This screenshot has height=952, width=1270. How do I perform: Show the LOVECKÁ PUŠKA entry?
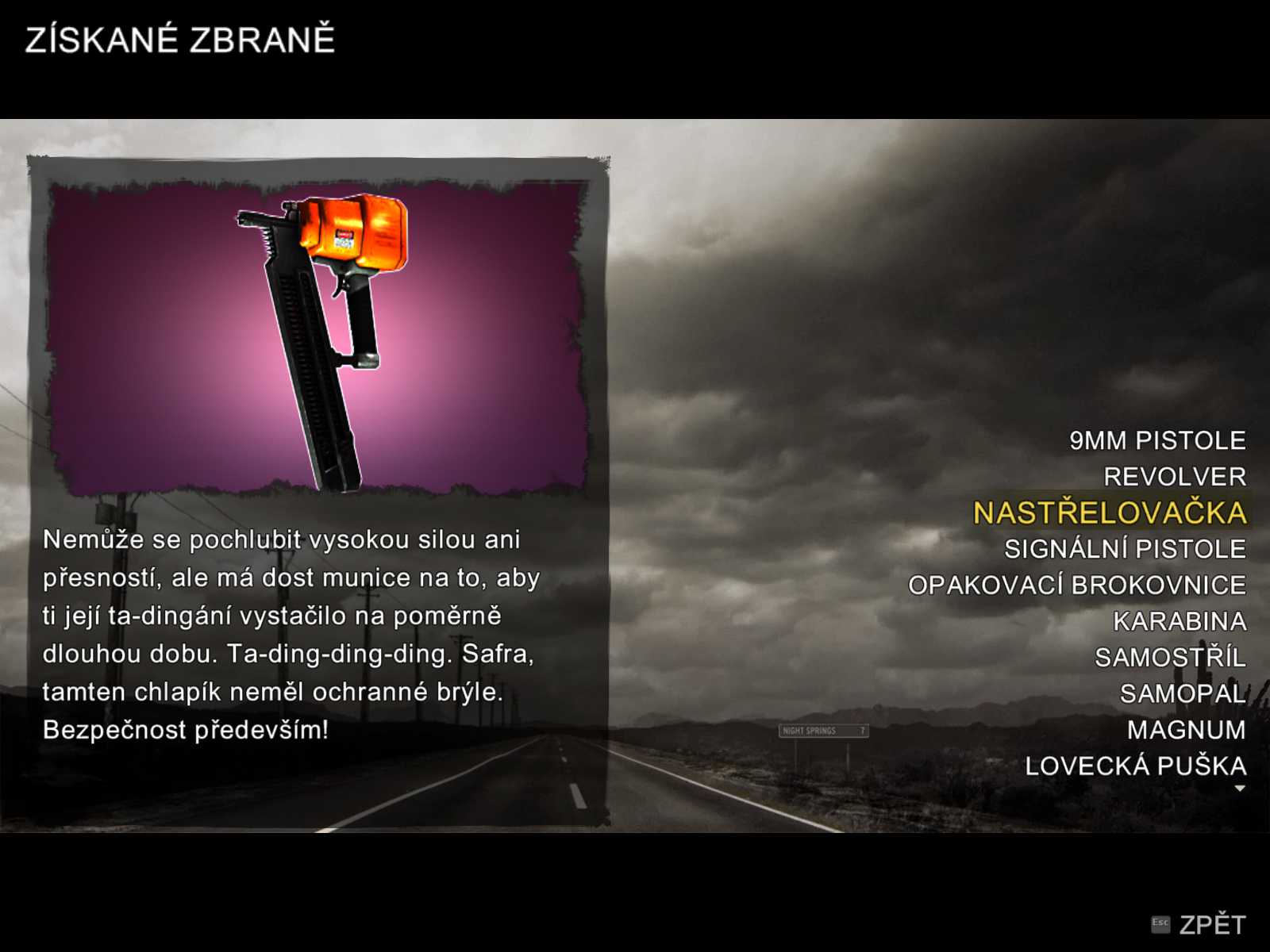pos(1135,766)
